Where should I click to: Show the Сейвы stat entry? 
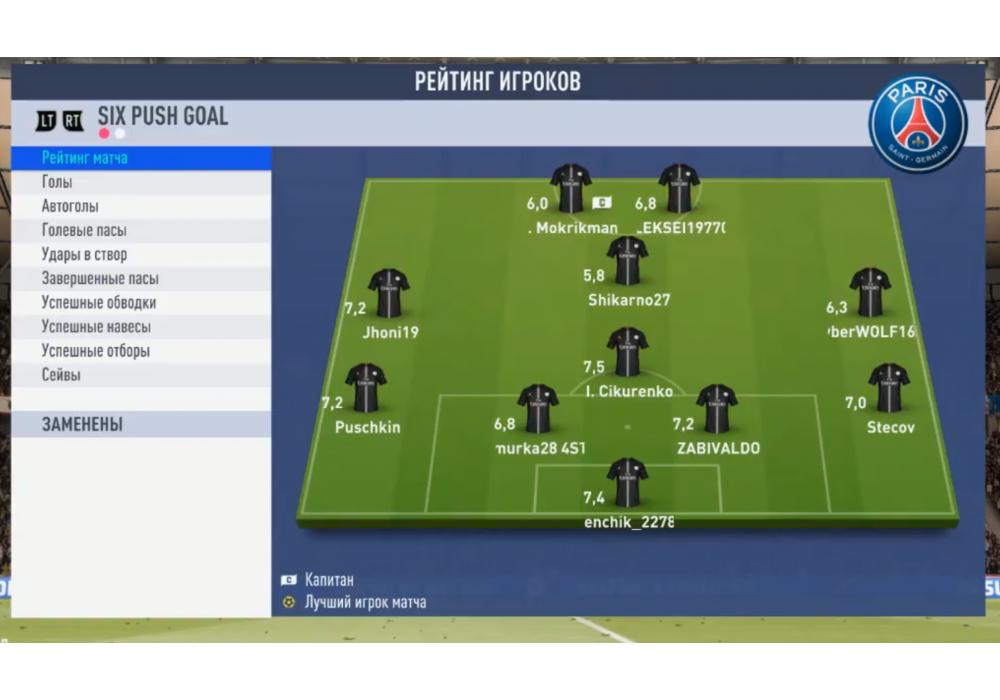(140, 375)
